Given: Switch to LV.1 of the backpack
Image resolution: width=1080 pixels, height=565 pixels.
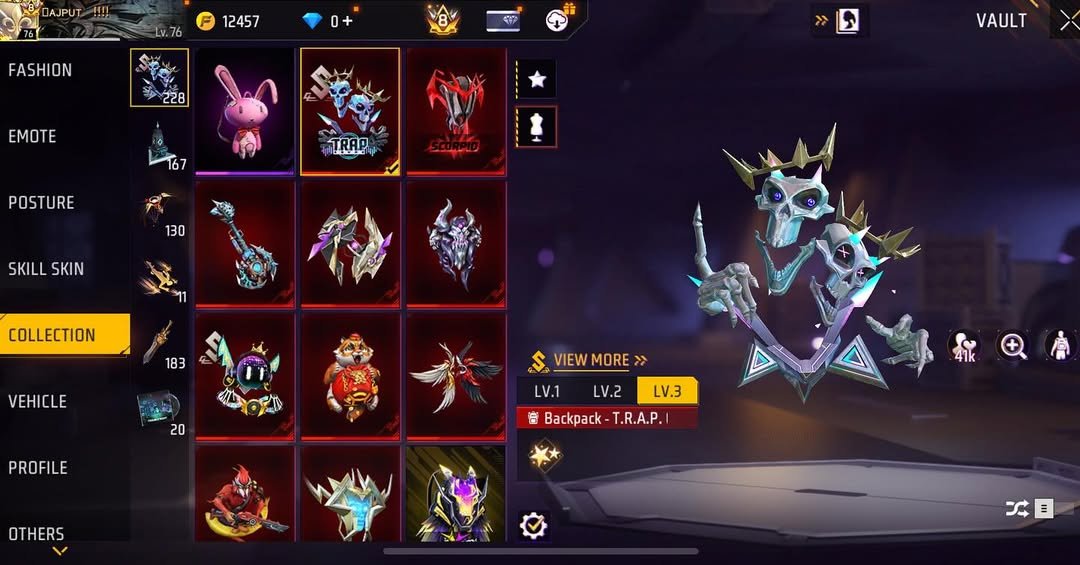Looking at the screenshot, I should [x=547, y=391].
